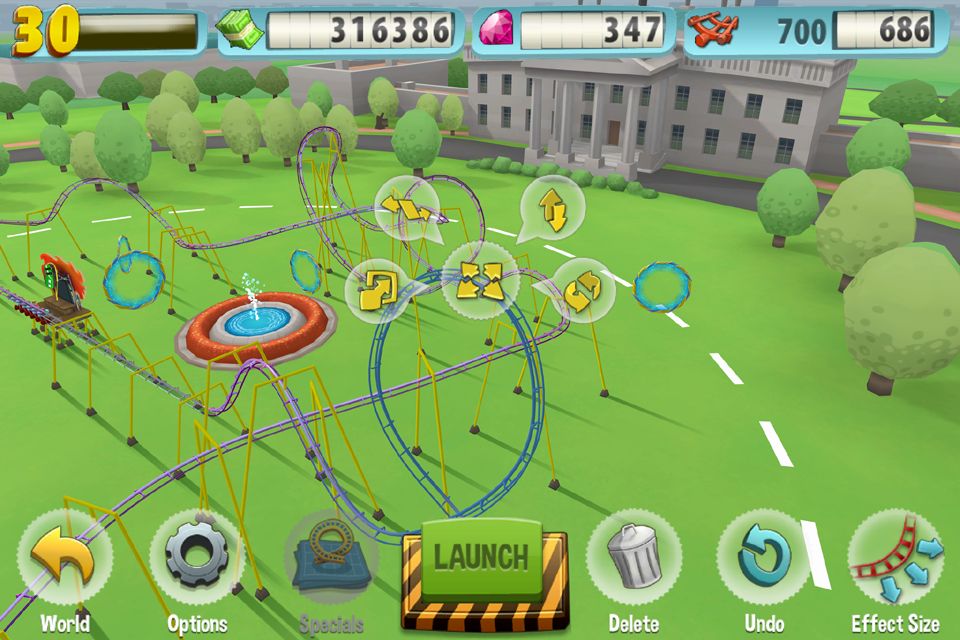Activate the four-way move arrows handle
The height and width of the screenshot is (640, 960).
(480, 281)
